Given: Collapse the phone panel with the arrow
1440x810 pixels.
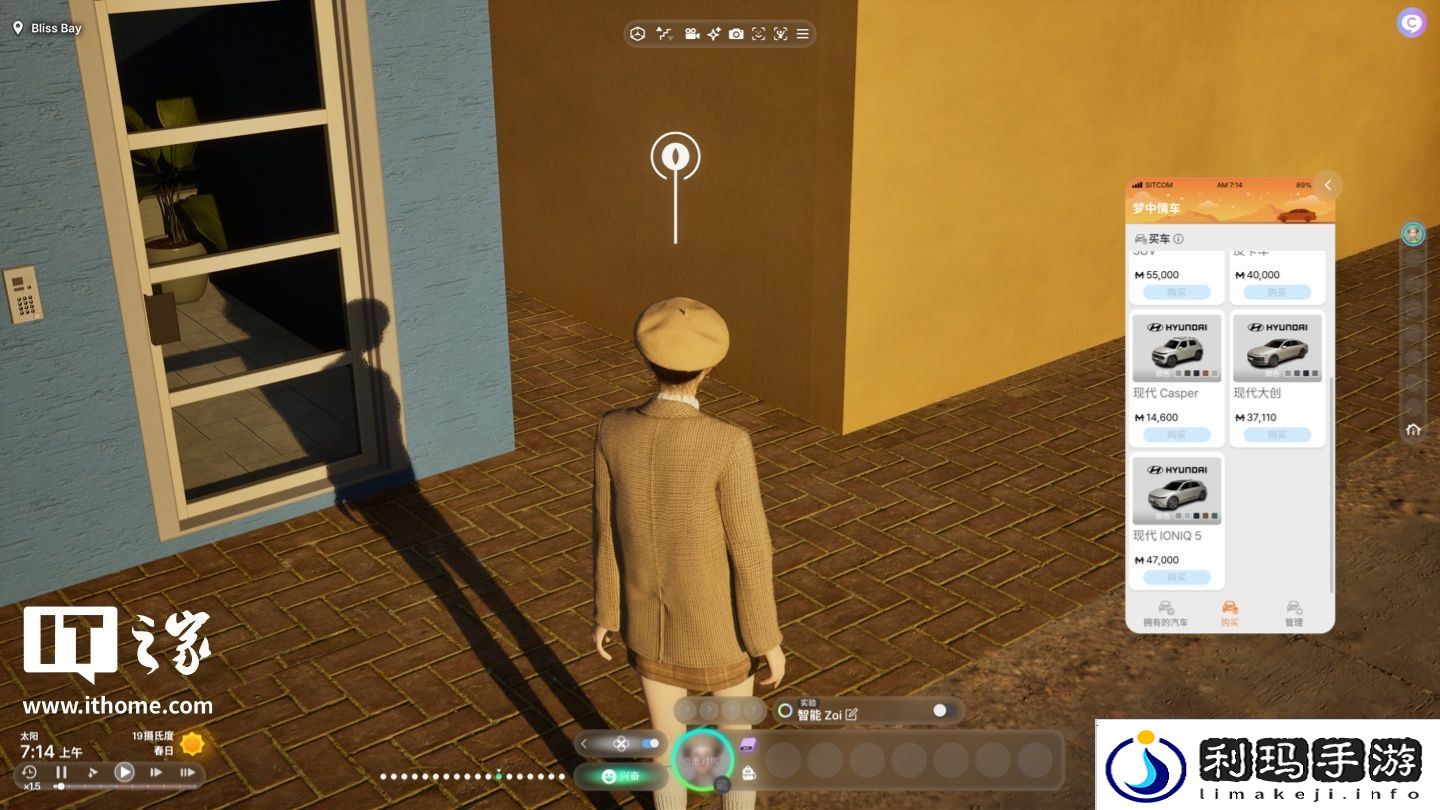Looking at the screenshot, I should coord(1328,185).
